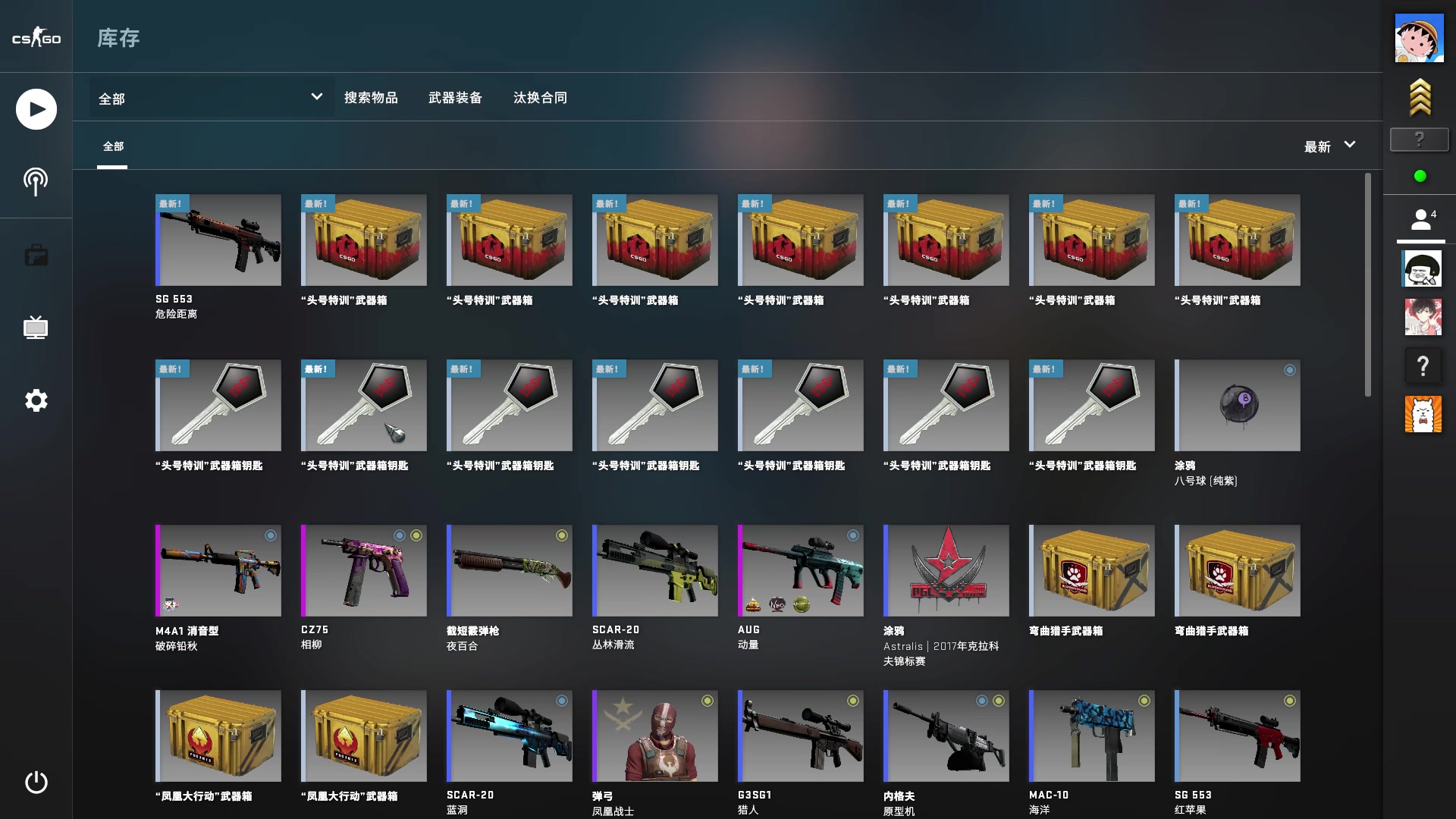Click the 搜索物品 search button
This screenshot has height=819, width=1456.
tap(372, 98)
